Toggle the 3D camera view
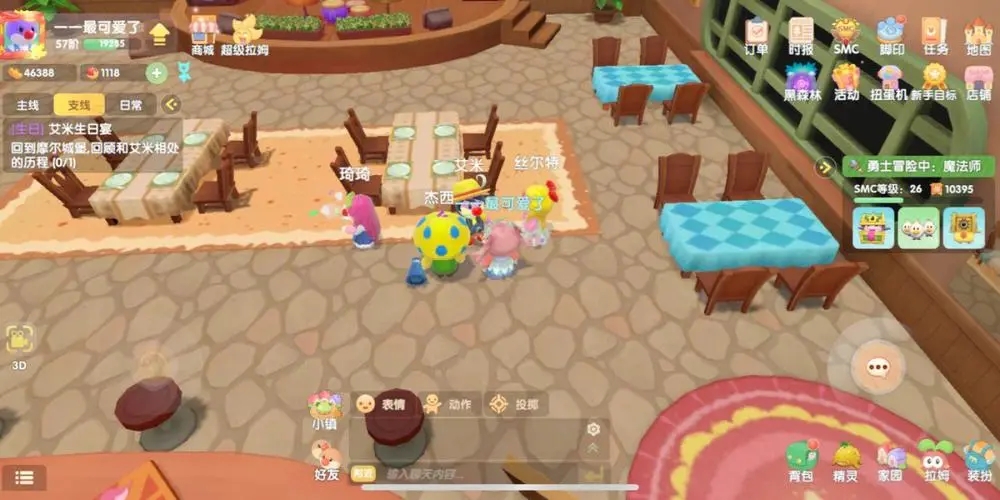The image size is (1000, 500). [x=19, y=345]
